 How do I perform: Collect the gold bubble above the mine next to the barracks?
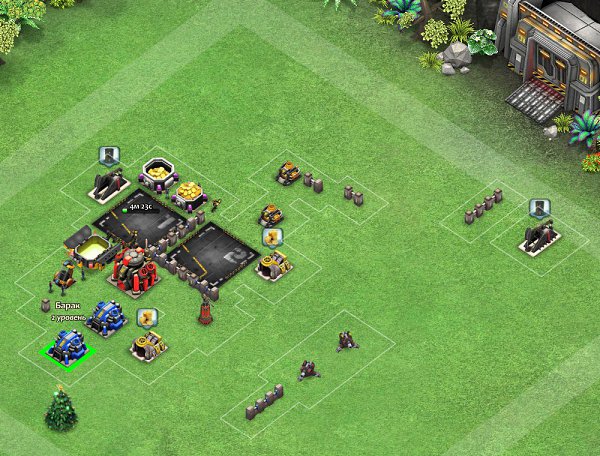147,317
